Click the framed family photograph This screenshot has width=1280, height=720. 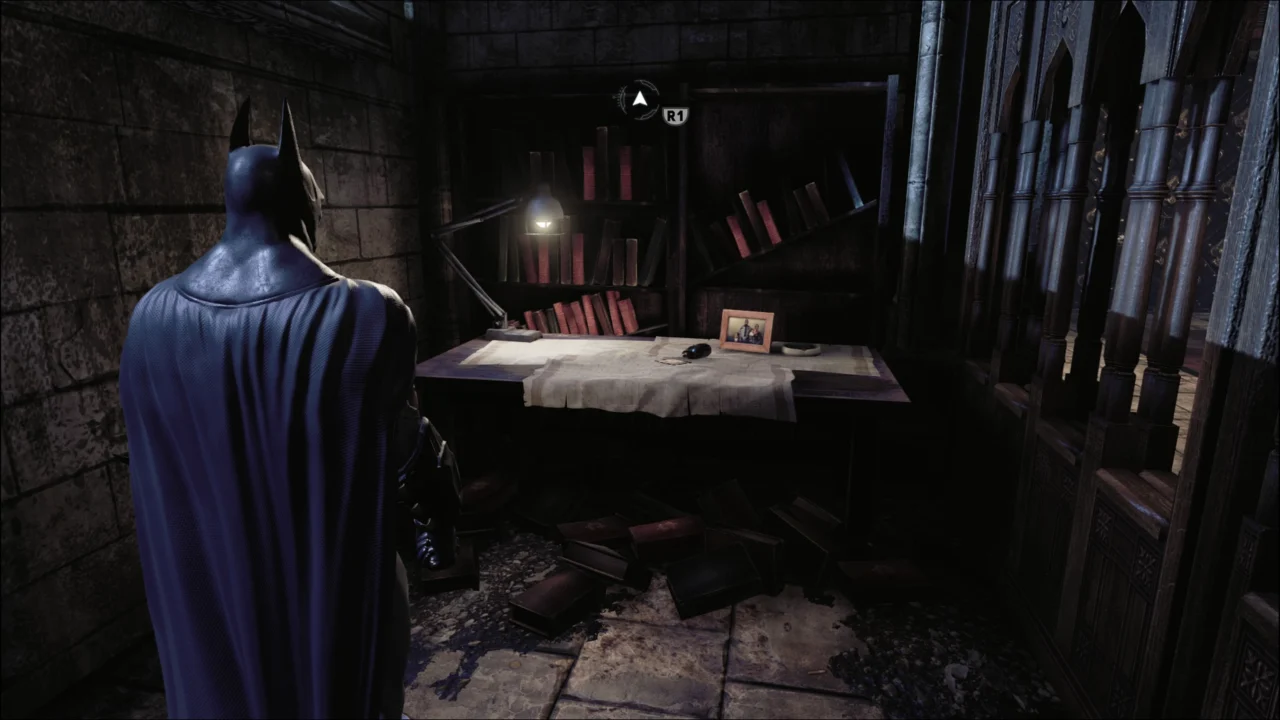pos(746,328)
